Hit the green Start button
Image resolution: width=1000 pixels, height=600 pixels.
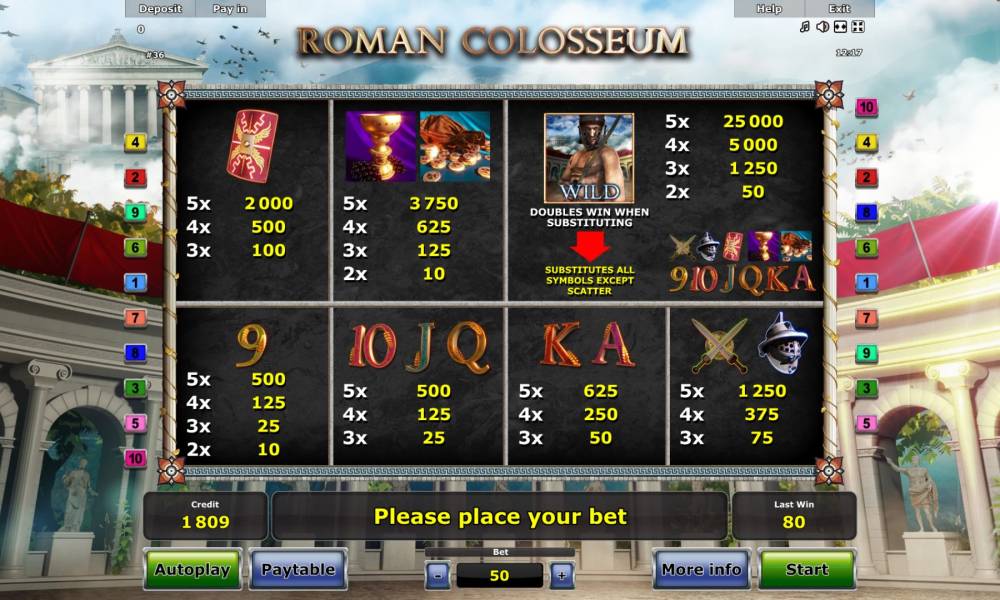(806, 570)
